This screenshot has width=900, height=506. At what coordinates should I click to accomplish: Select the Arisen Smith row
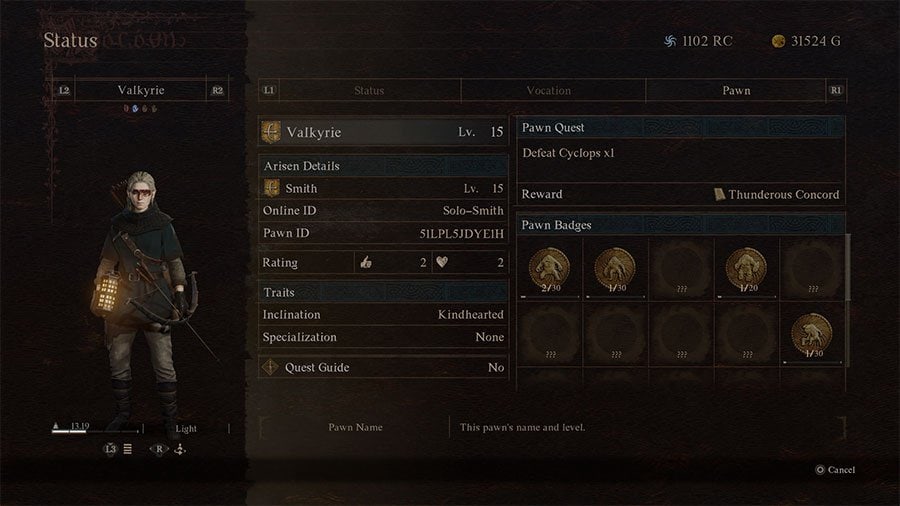click(383, 188)
